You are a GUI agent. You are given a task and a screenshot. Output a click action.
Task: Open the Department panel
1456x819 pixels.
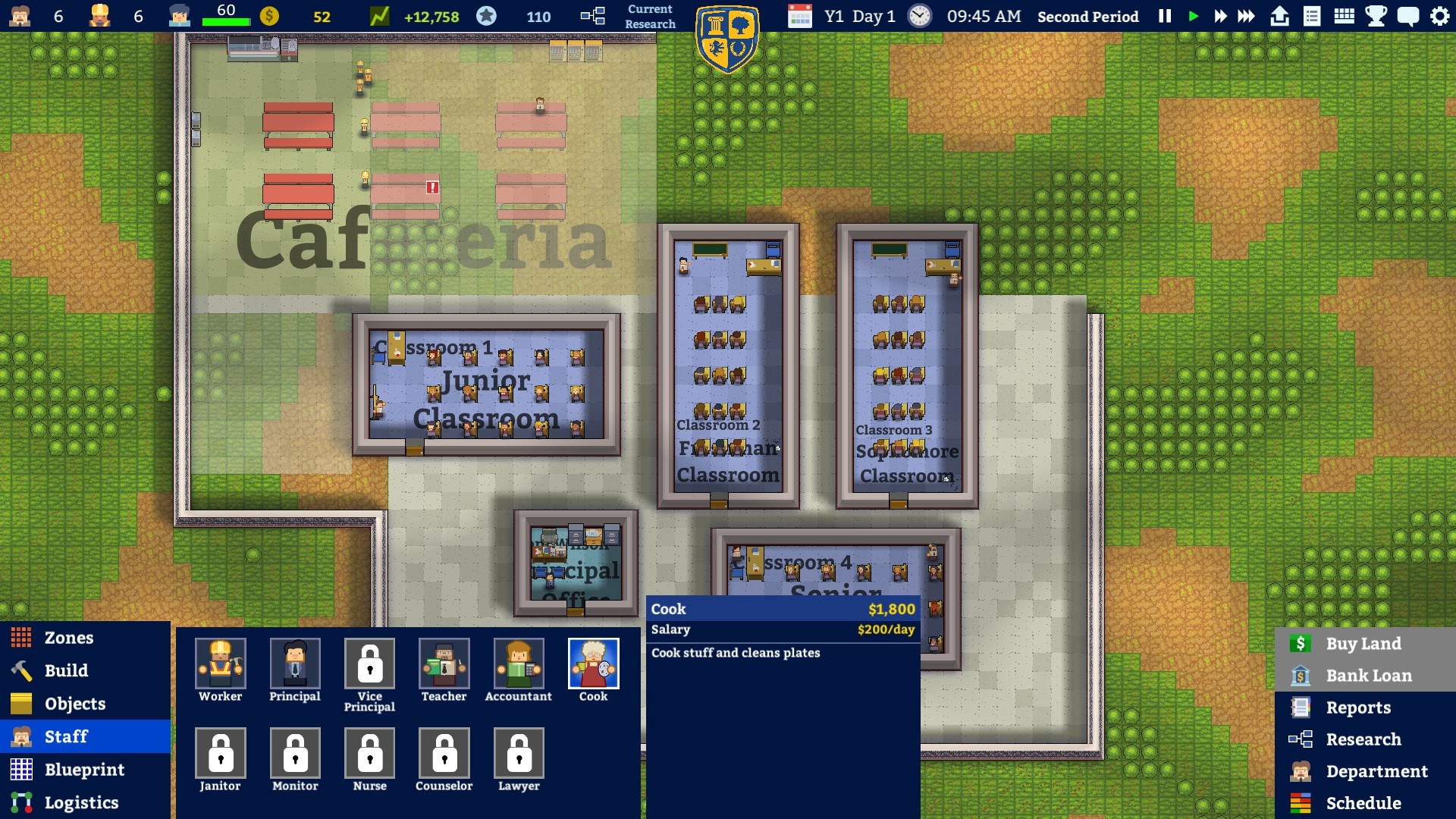(1376, 771)
